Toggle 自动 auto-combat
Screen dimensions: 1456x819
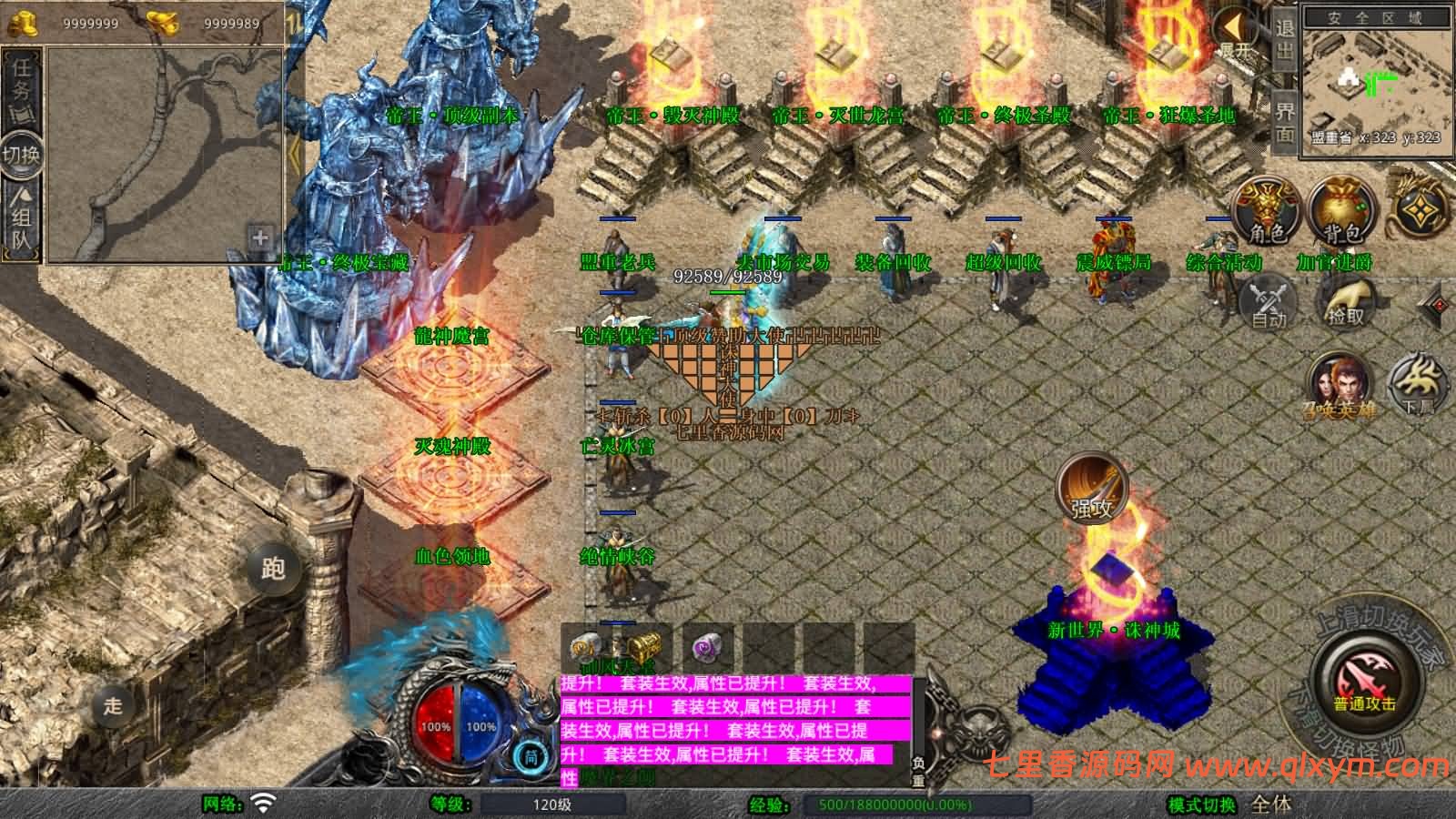point(1269,302)
